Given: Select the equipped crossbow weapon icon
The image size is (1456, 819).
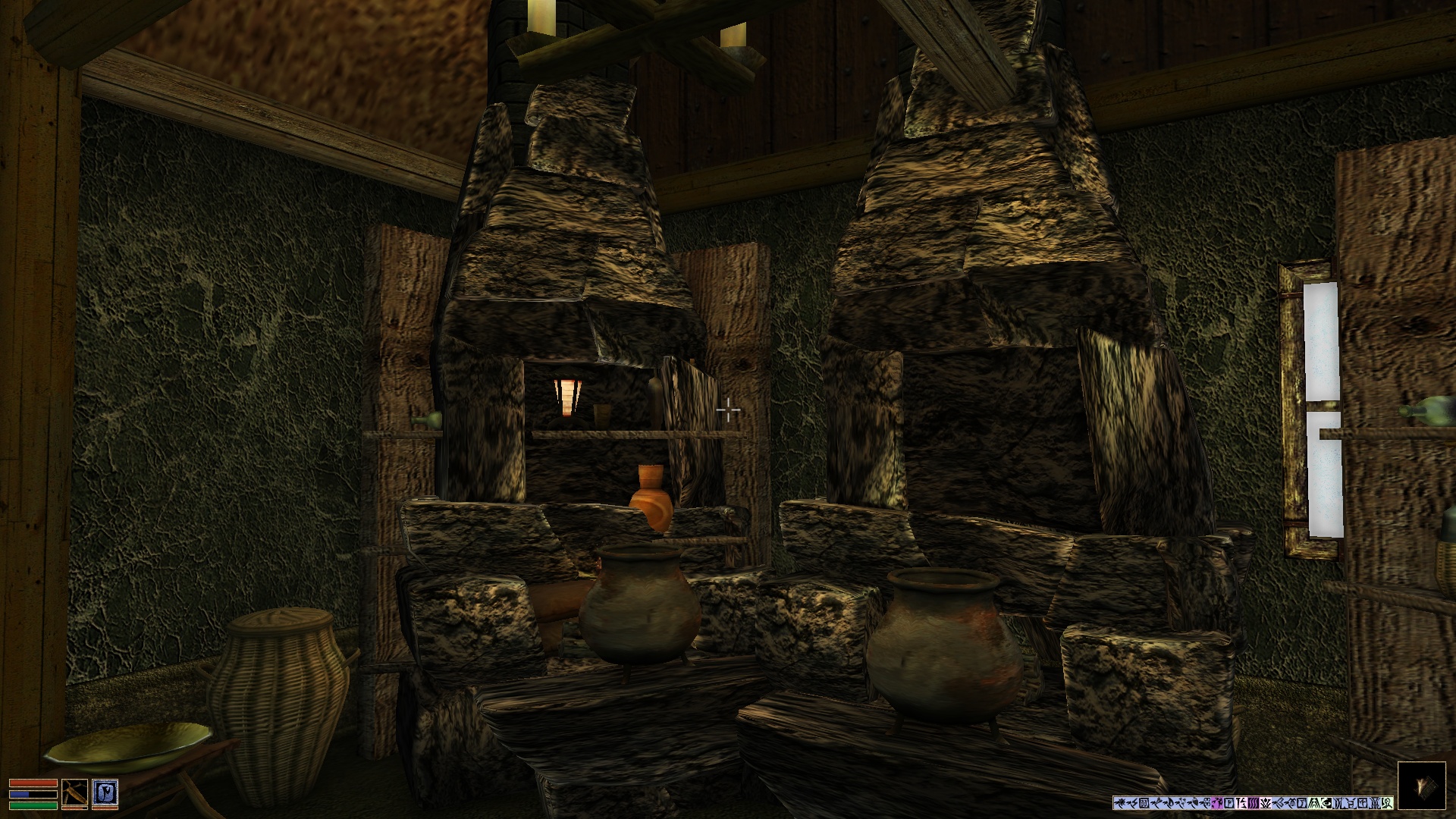Looking at the screenshot, I should (74, 792).
